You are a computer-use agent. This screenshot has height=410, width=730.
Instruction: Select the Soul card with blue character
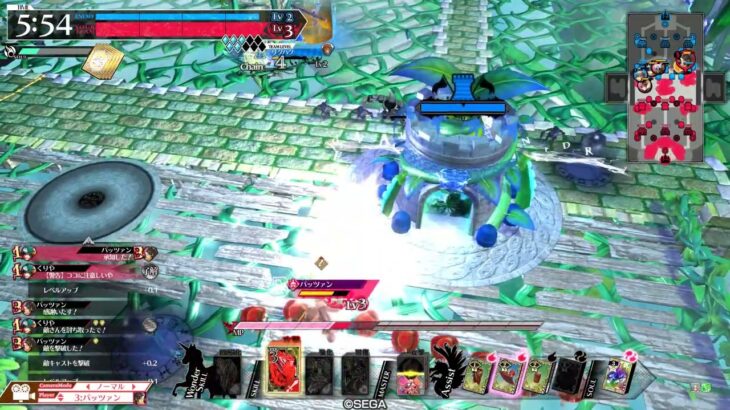(x=617, y=376)
